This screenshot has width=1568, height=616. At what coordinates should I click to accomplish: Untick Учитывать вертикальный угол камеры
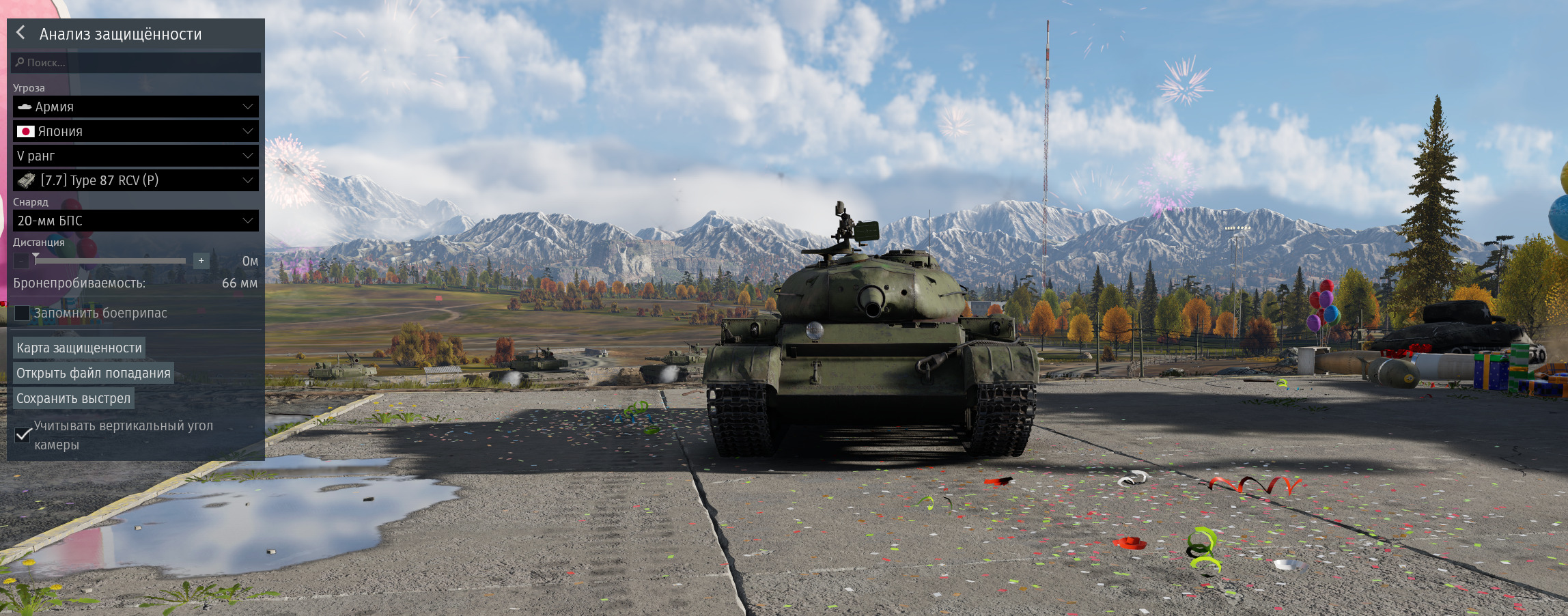tap(23, 435)
